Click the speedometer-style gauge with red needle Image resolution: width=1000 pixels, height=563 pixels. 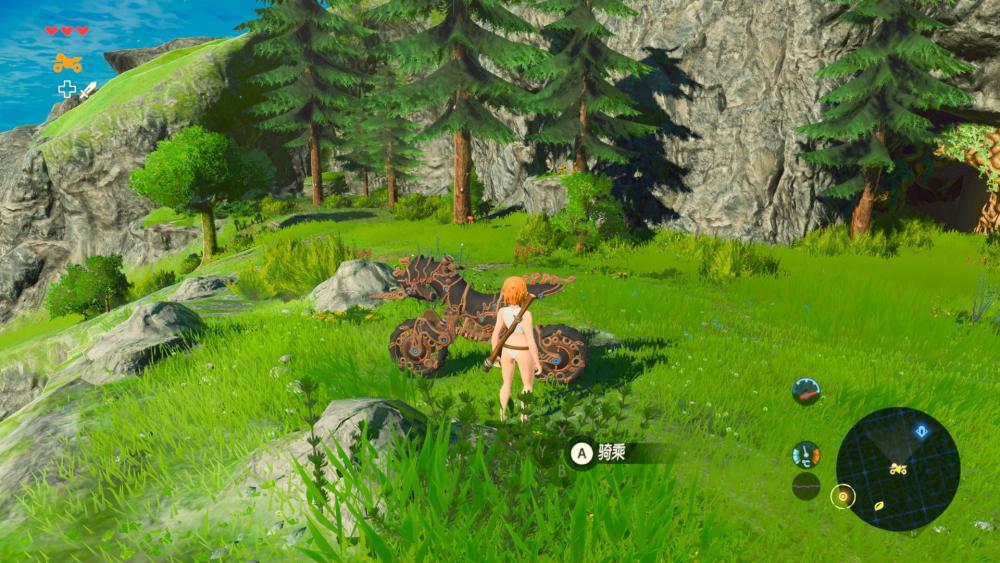pos(806,391)
